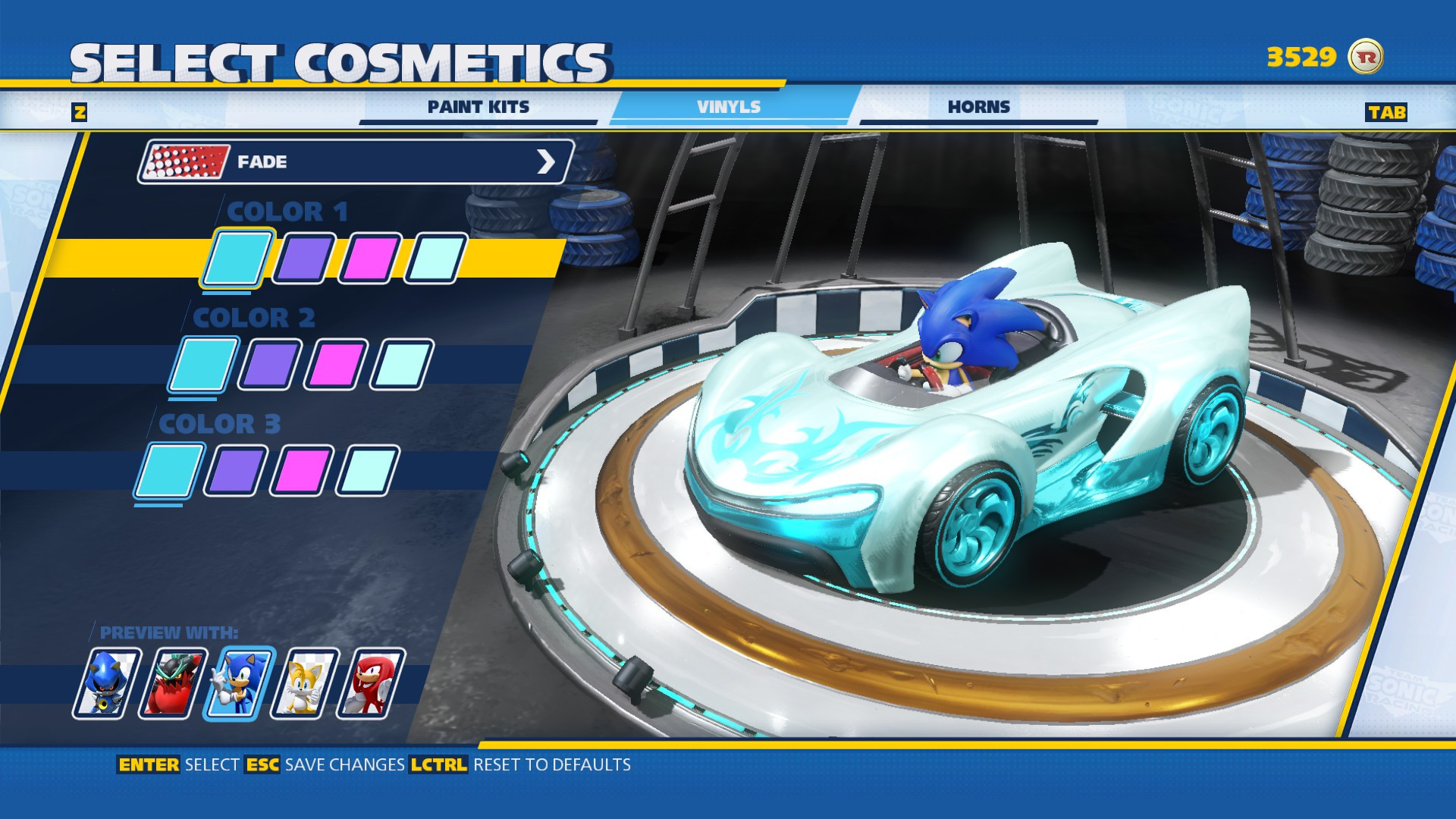The image size is (1456, 819).
Task: Open the Horns tab
Action: pos(978,107)
